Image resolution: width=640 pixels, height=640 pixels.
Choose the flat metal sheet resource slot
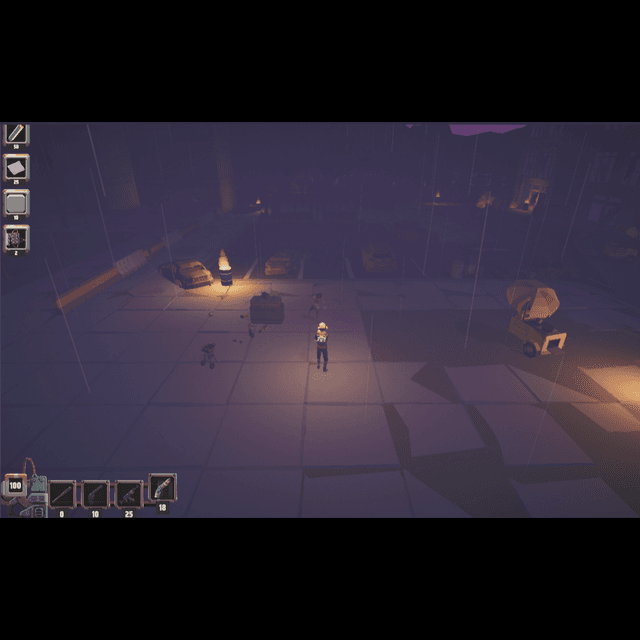pyautogui.click(x=17, y=167)
